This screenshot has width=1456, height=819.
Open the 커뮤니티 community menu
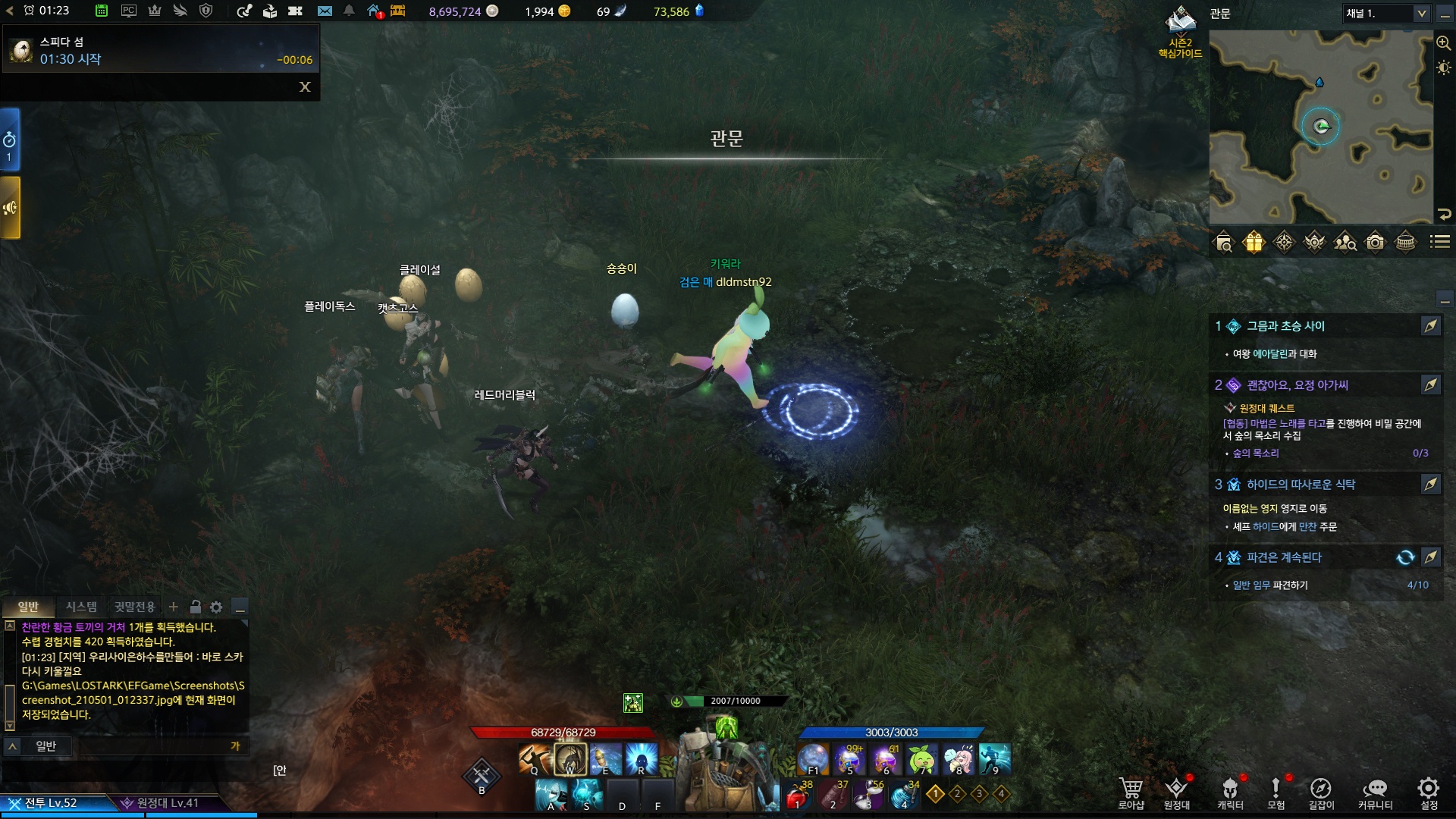1375,792
